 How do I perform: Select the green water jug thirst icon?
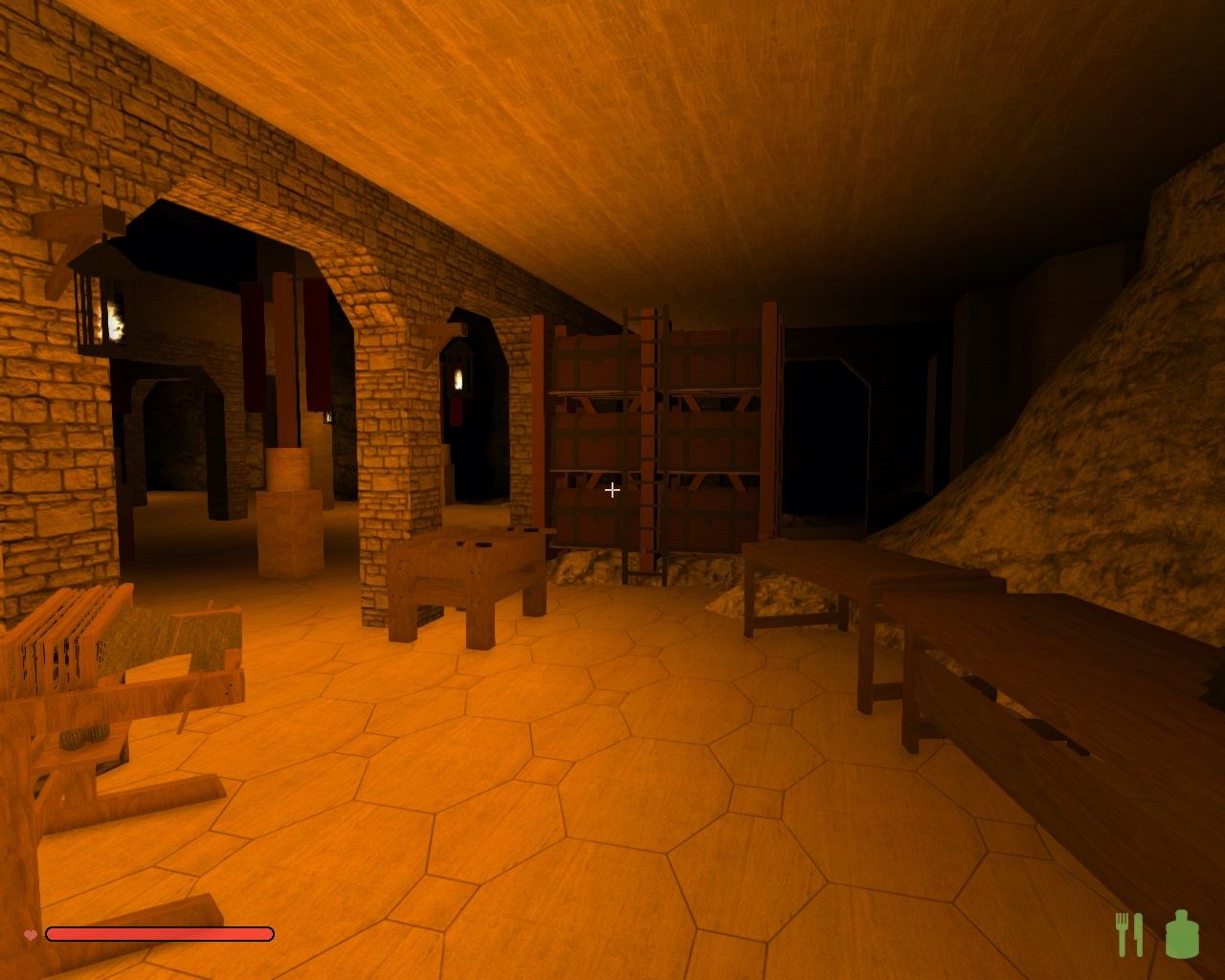coord(1182,934)
